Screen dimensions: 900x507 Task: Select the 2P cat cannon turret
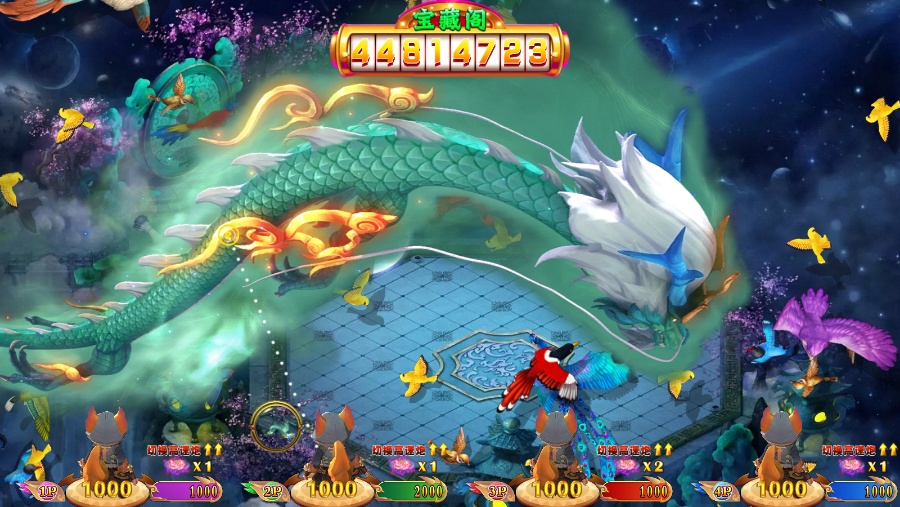[331, 443]
